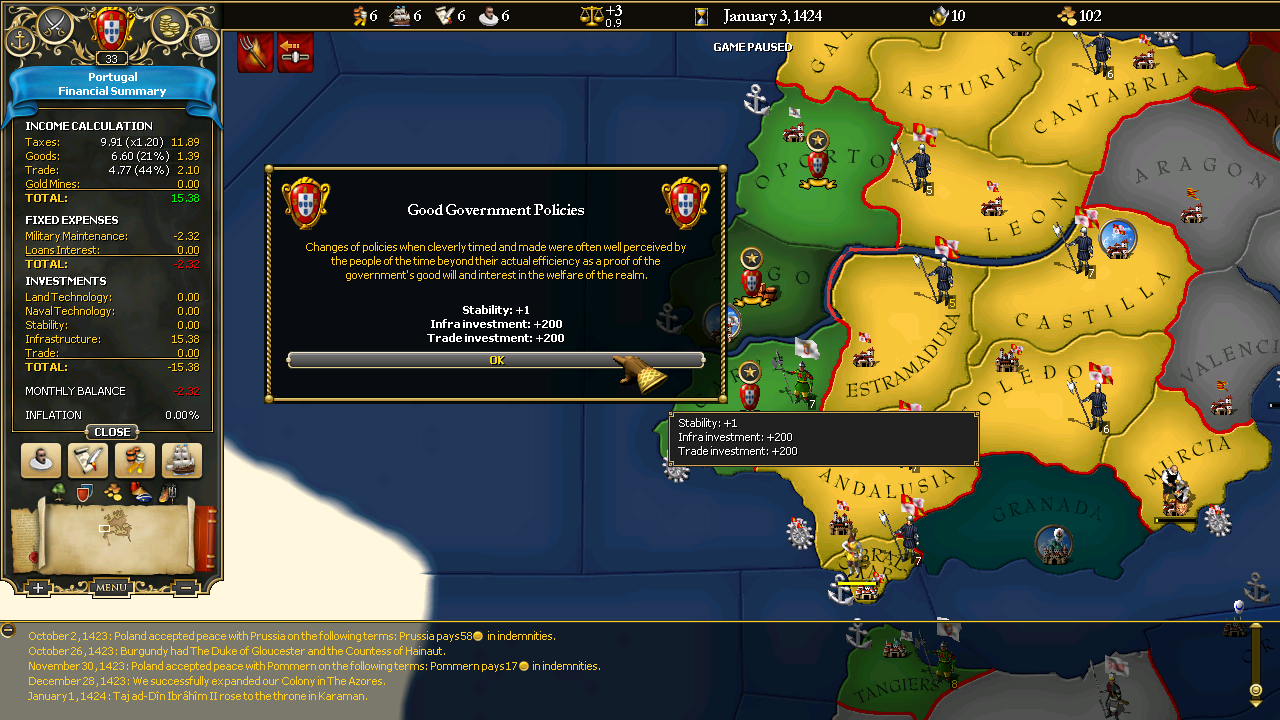Open the gold coins budget view
This screenshot has width=1280, height=720.
point(169,22)
